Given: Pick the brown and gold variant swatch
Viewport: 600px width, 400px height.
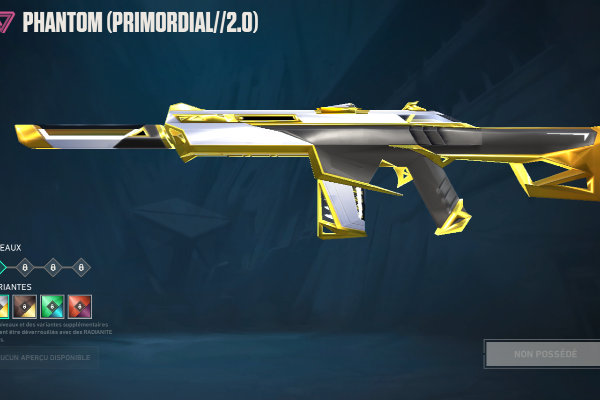Looking at the screenshot, I should (x=26, y=306).
